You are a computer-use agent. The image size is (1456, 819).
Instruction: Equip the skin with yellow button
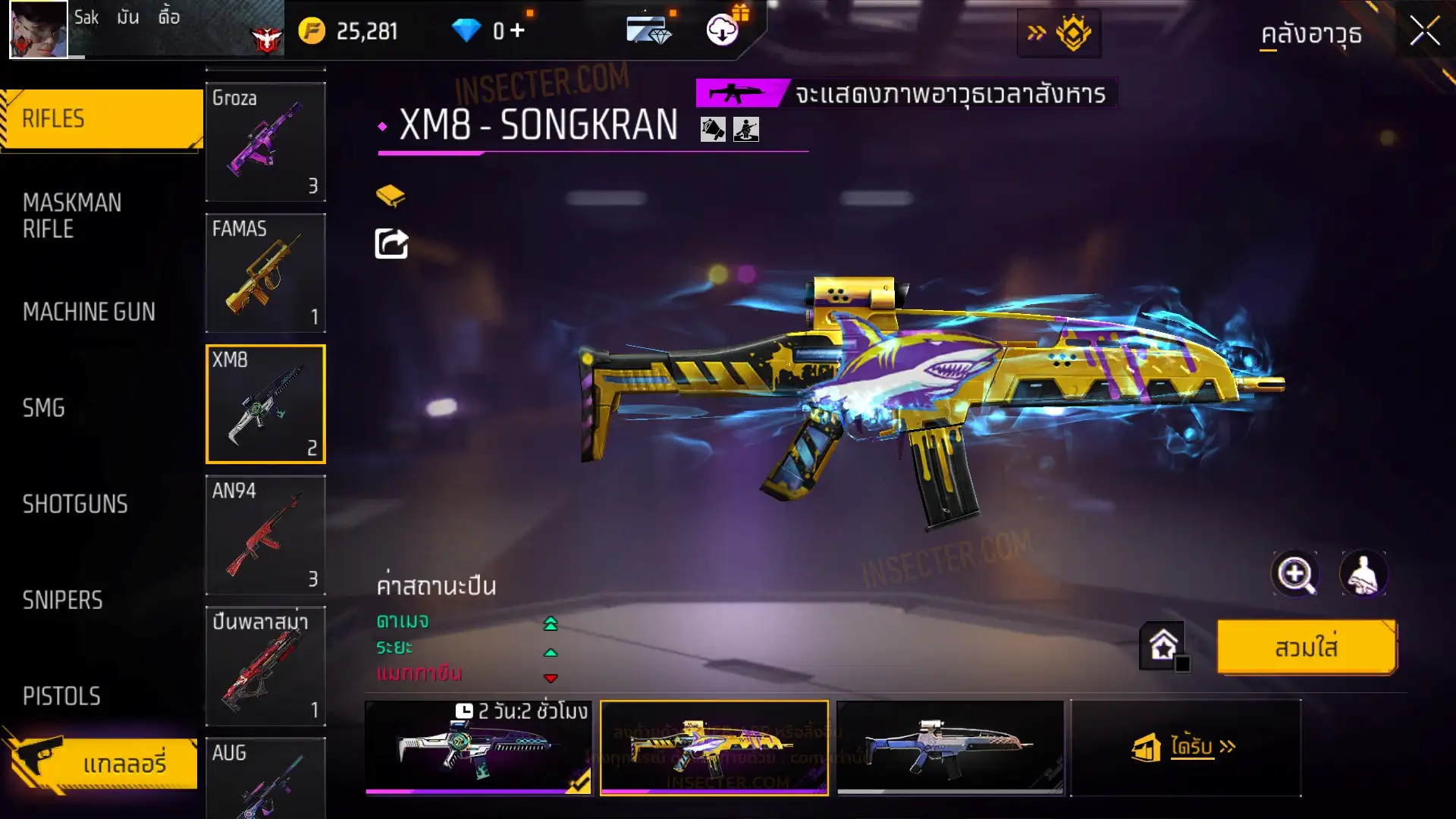tap(1306, 648)
